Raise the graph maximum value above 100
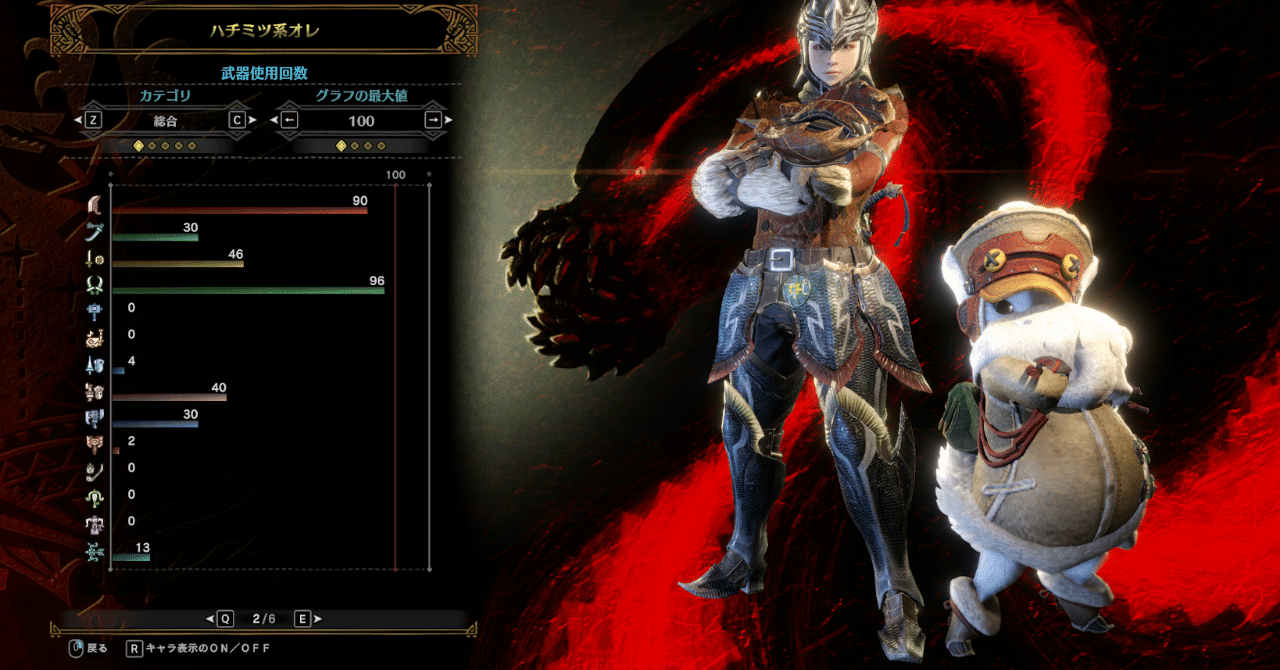This screenshot has height=670, width=1280. click(433, 120)
